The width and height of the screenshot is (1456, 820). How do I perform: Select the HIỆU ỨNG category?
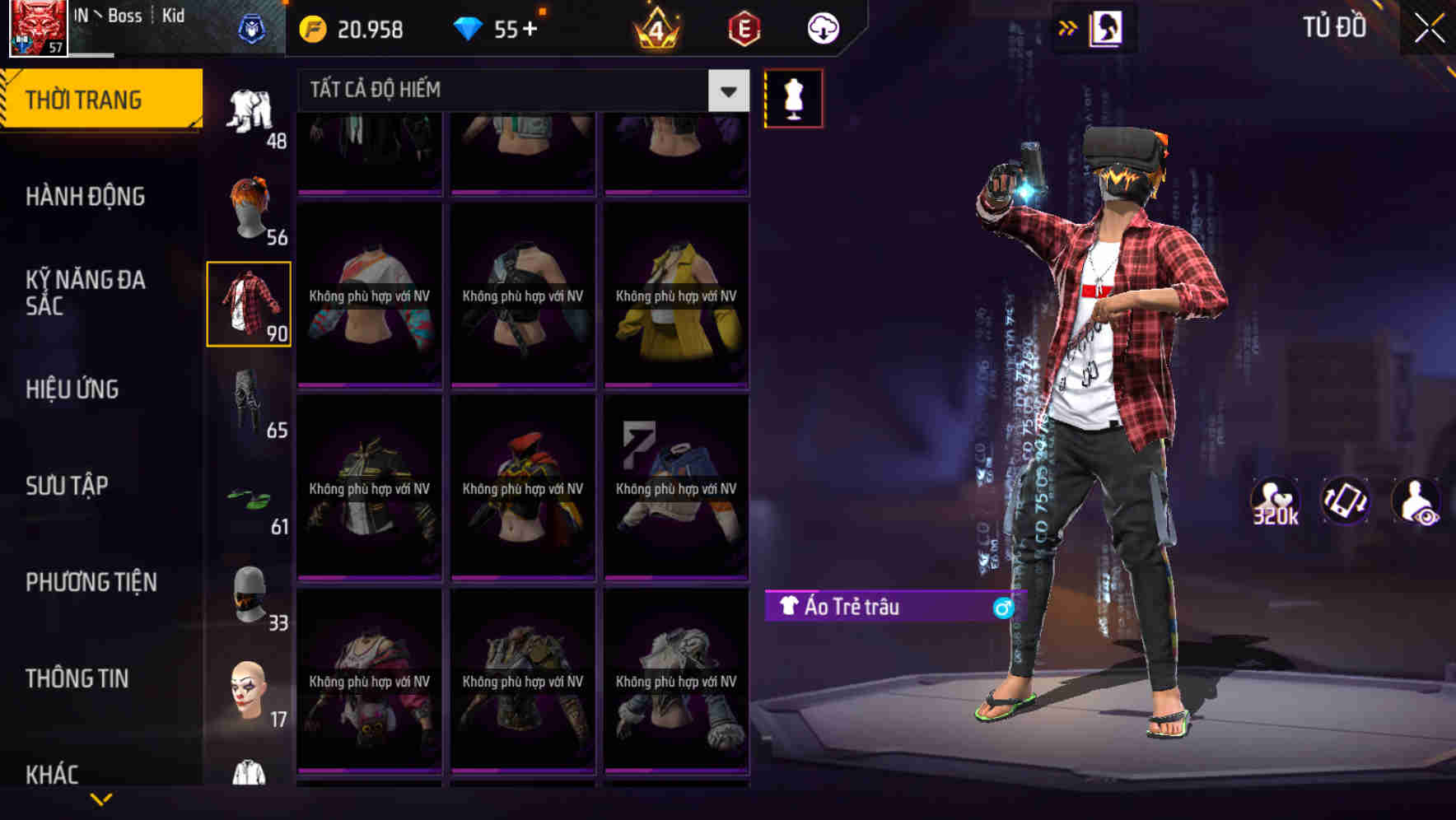pos(72,389)
